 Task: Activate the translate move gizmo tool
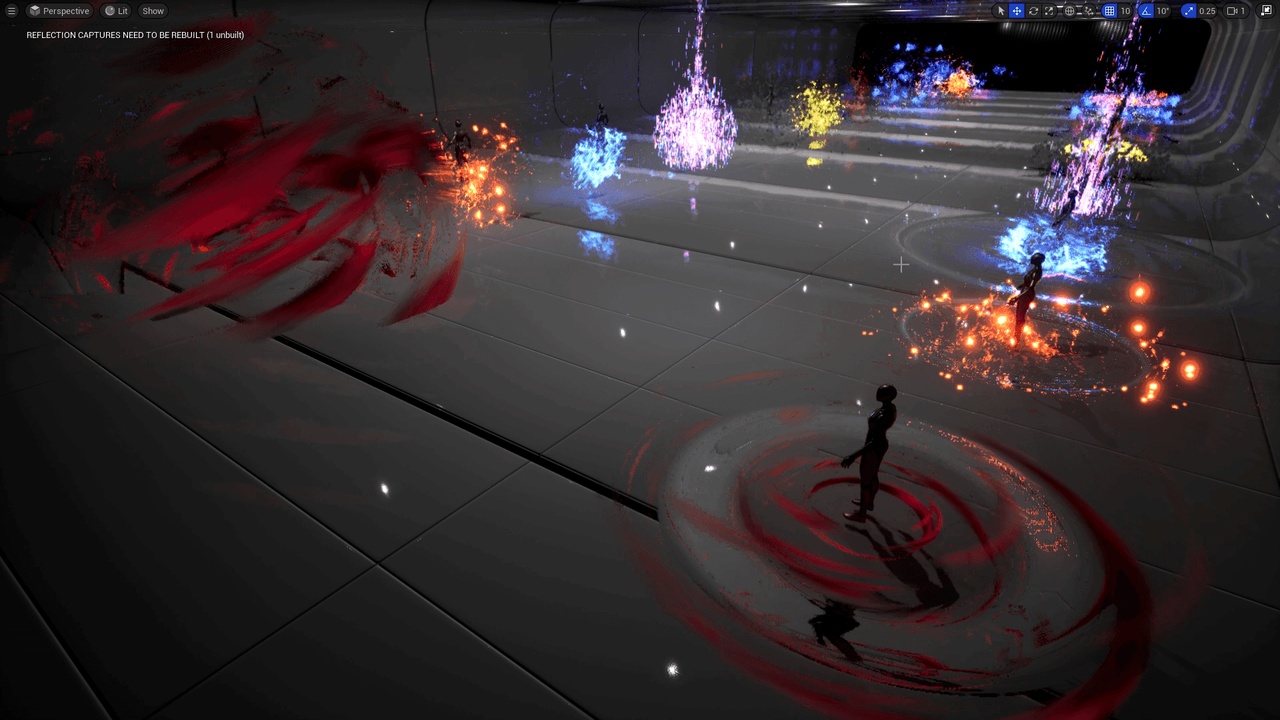click(1017, 11)
